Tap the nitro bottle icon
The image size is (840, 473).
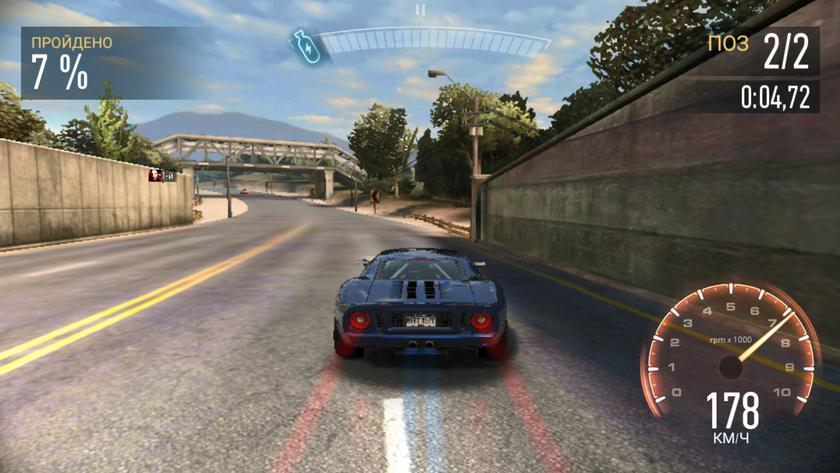pyautogui.click(x=303, y=44)
